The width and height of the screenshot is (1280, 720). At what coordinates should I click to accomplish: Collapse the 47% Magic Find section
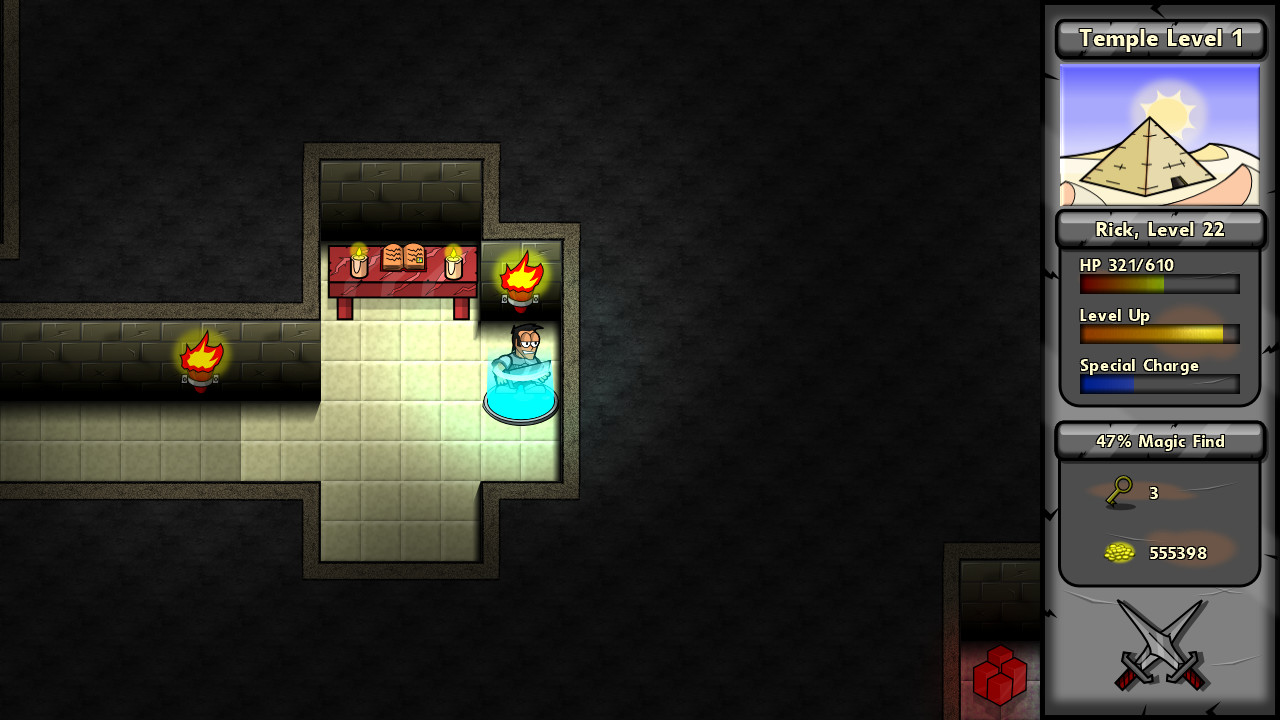point(1159,441)
